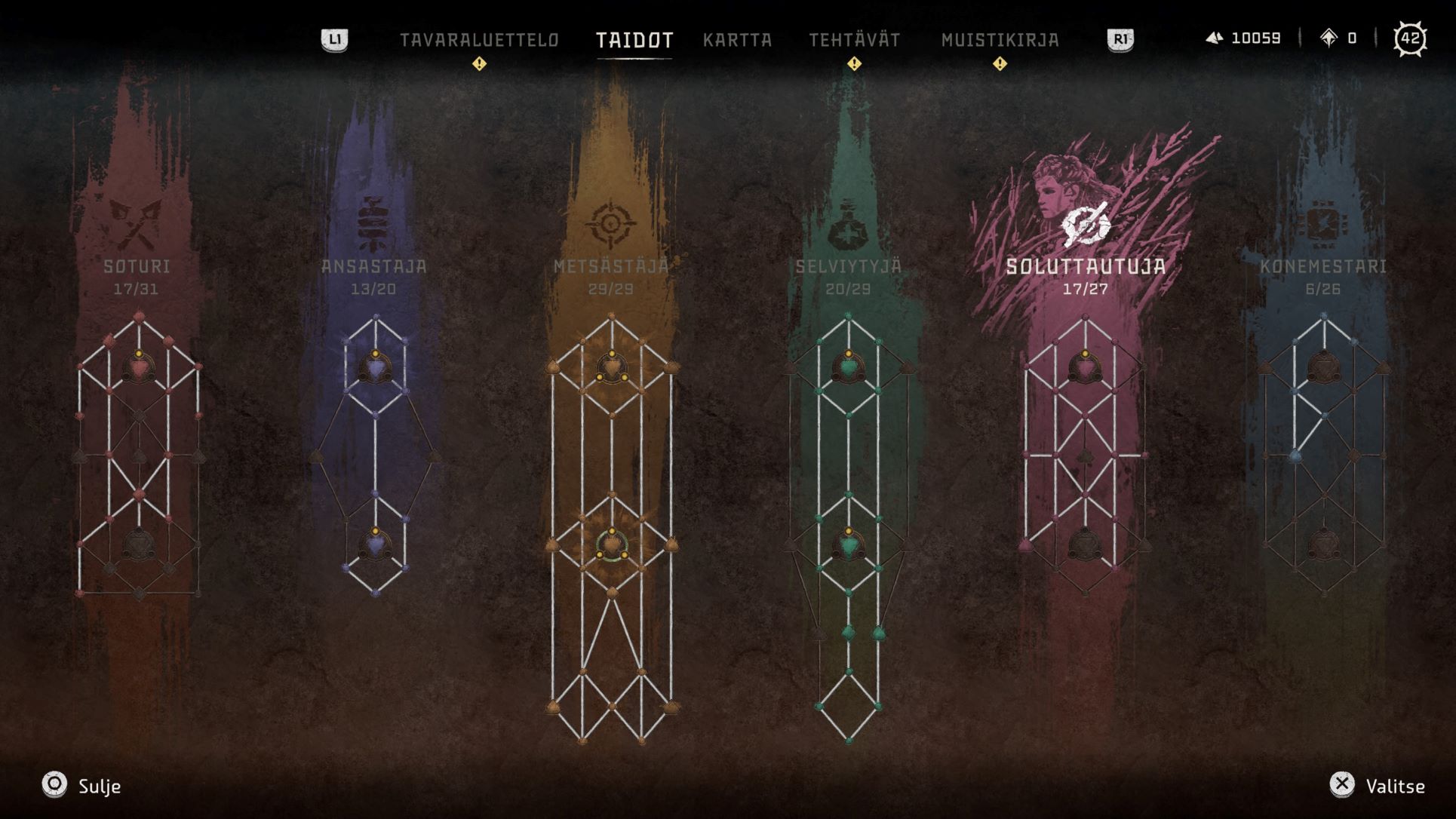
Task: Select the Soluttautuja skill tree
Action: 1086,266
